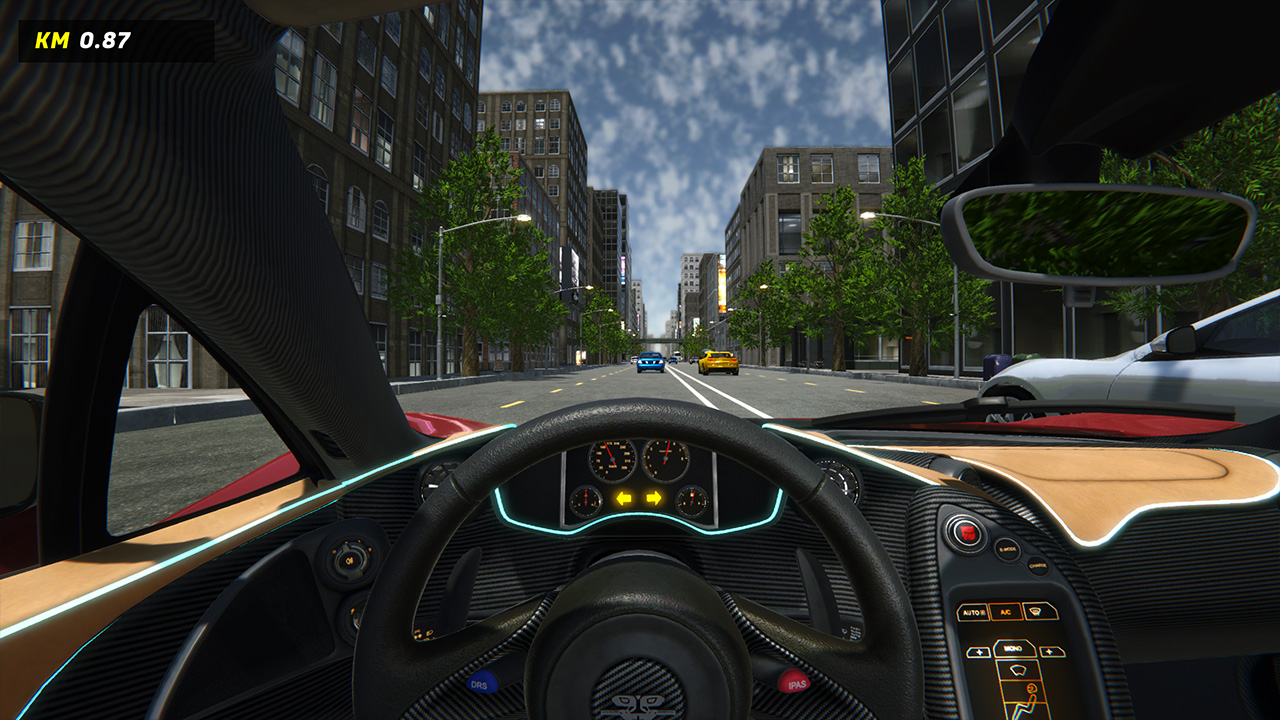Viewport: 1280px width, 720px height.
Task: Click the left turn signal arrow indicator
Action: (624, 498)
